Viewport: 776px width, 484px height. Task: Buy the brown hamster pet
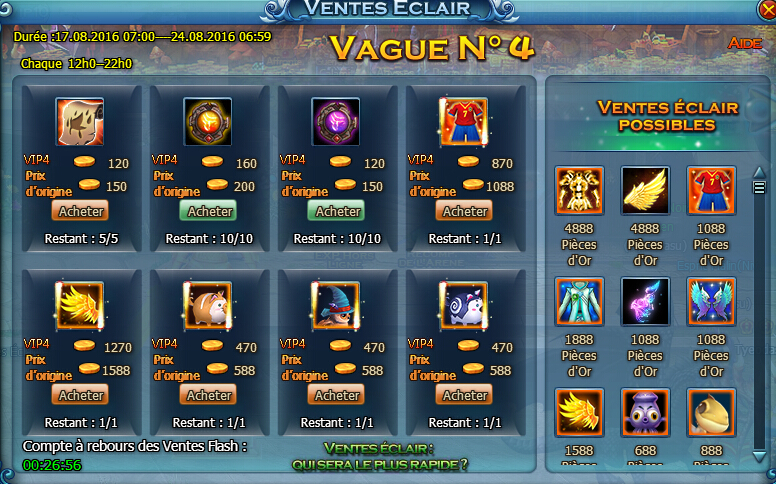point(210,395)
